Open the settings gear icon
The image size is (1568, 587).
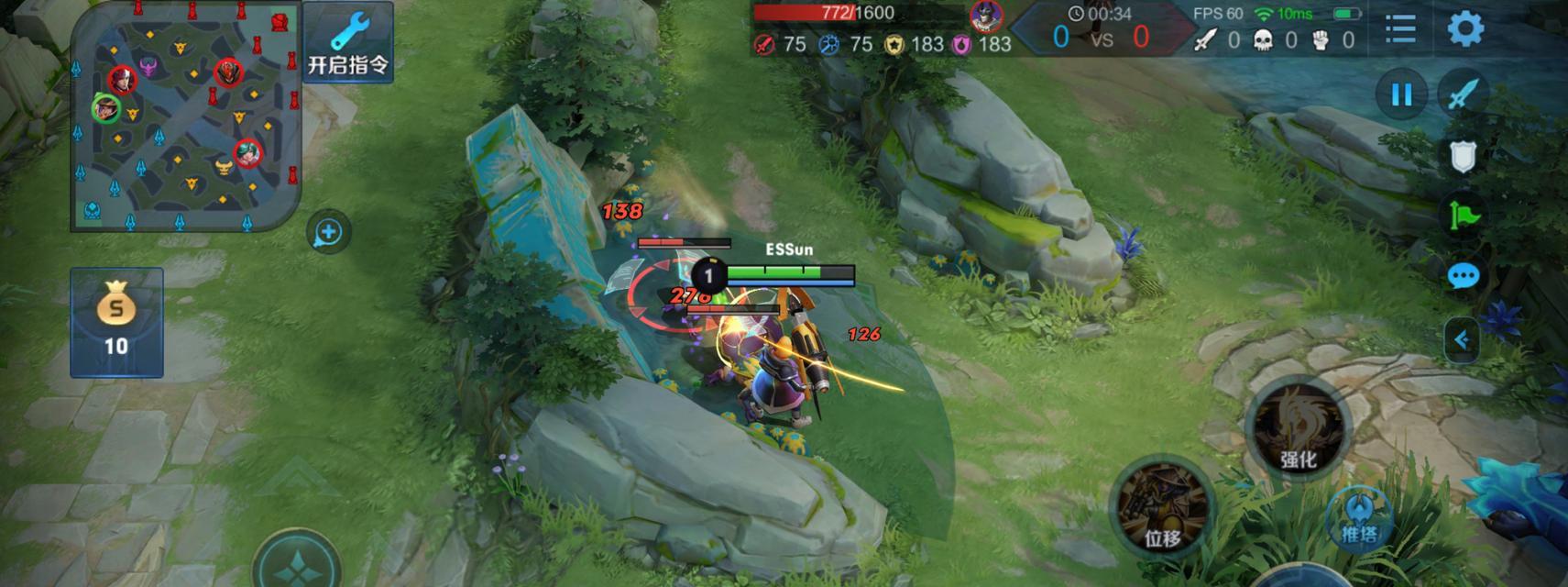coord(1464,28)
